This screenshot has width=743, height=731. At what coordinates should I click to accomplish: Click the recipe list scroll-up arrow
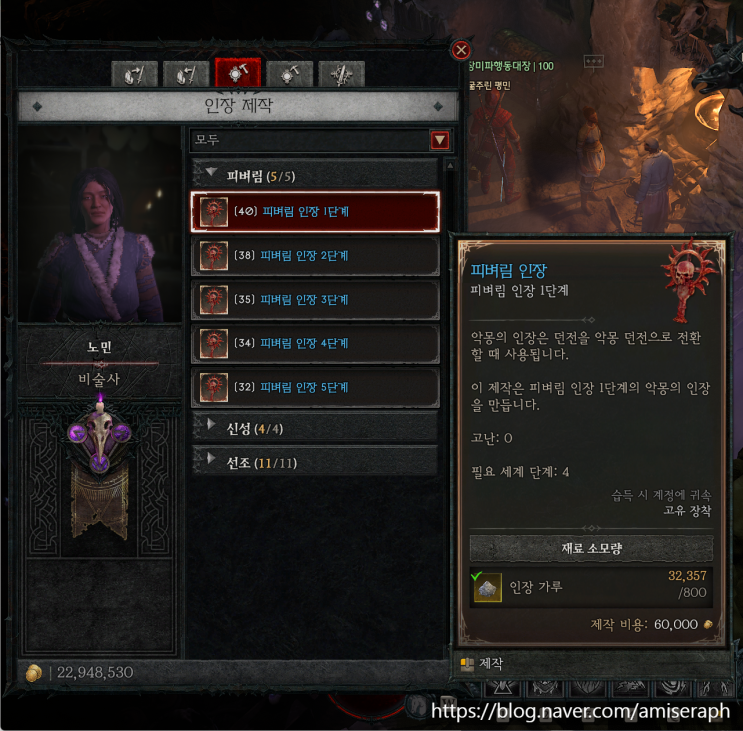pyautogui.click(x=450, y=166)
